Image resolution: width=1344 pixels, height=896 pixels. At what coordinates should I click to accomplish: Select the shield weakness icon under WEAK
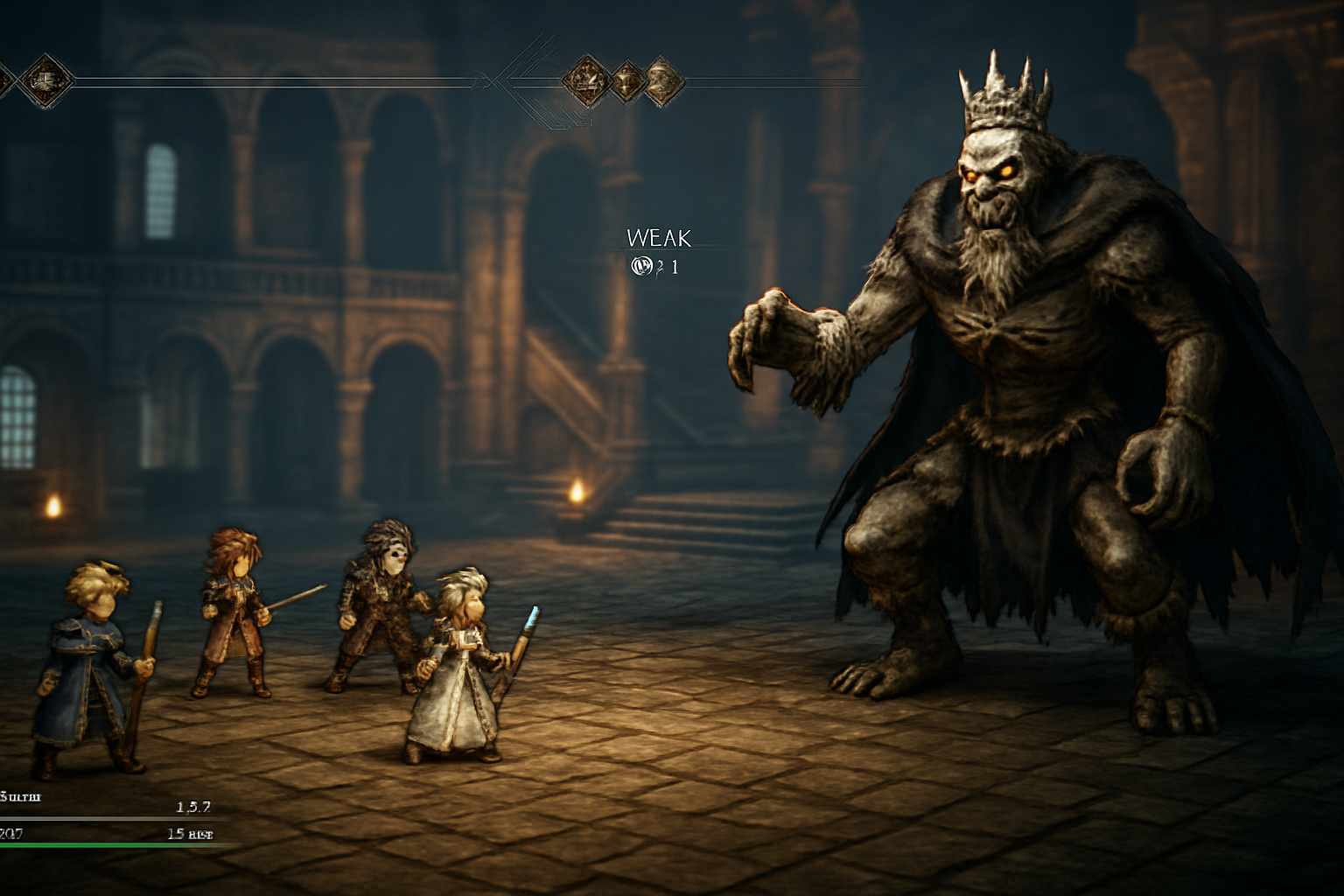tap(643, 264)
